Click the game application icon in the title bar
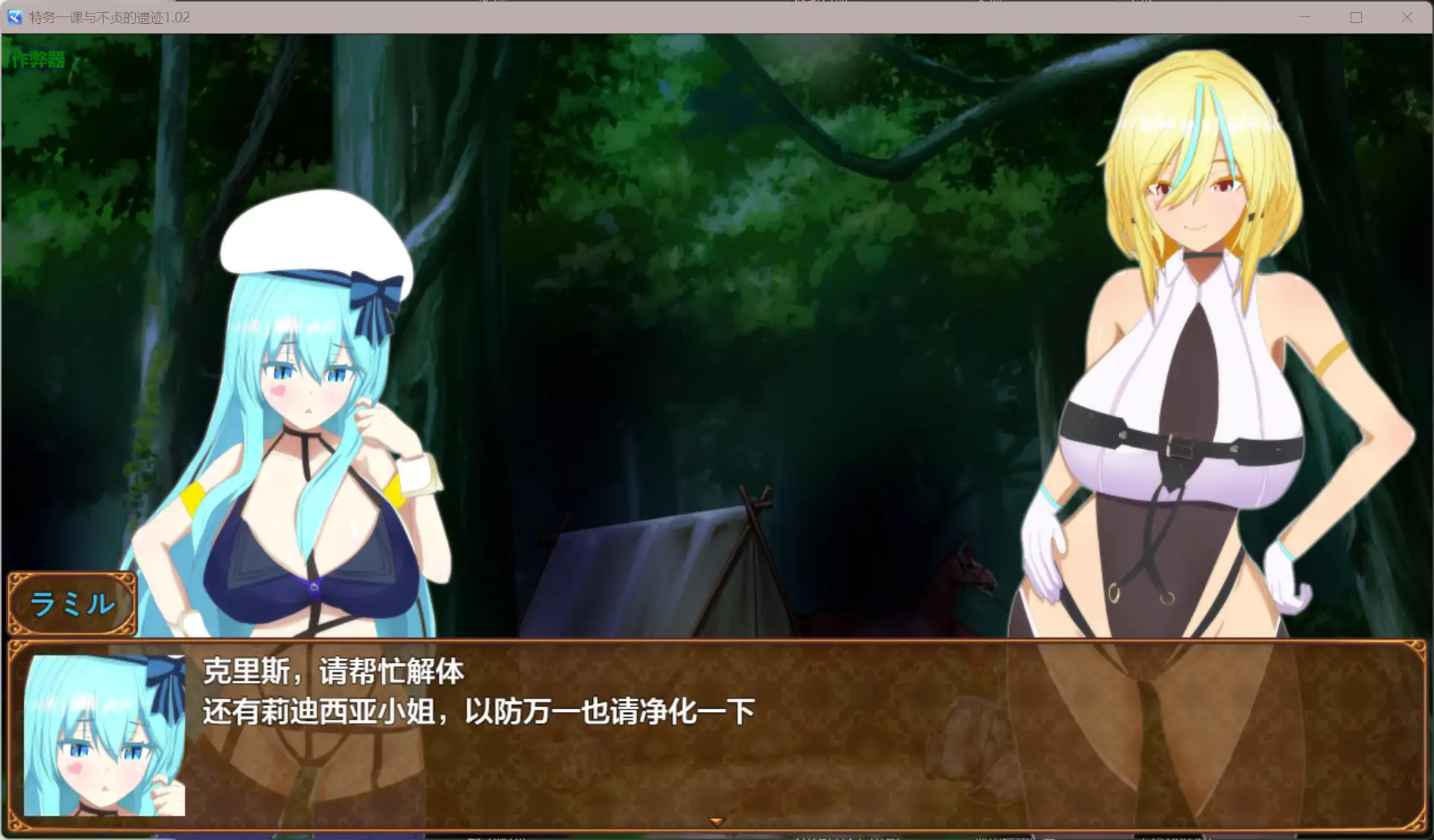1434x840 pixels. tap(13, 17)
